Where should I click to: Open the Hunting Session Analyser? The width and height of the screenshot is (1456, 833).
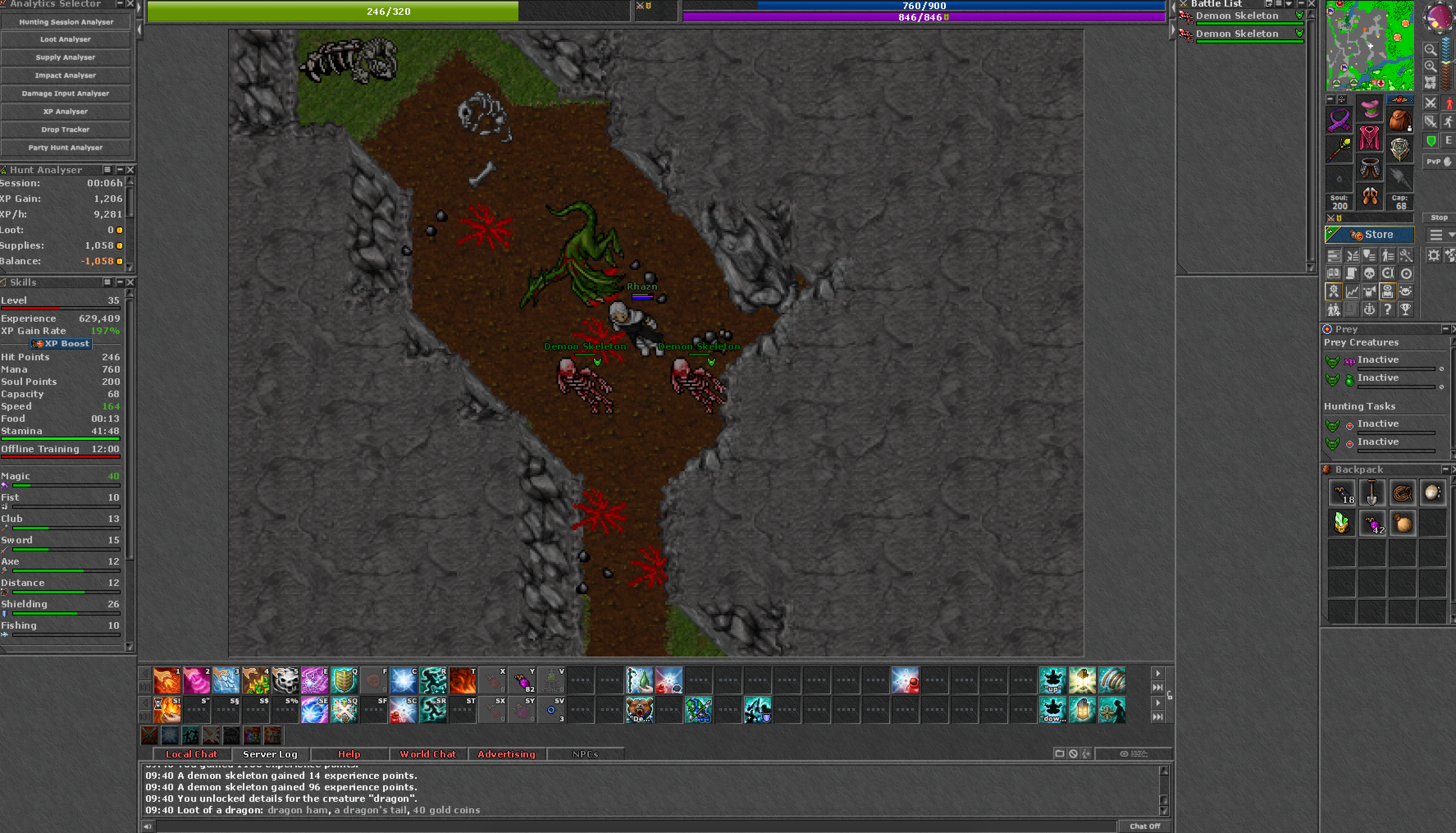(x=66, y=22)
